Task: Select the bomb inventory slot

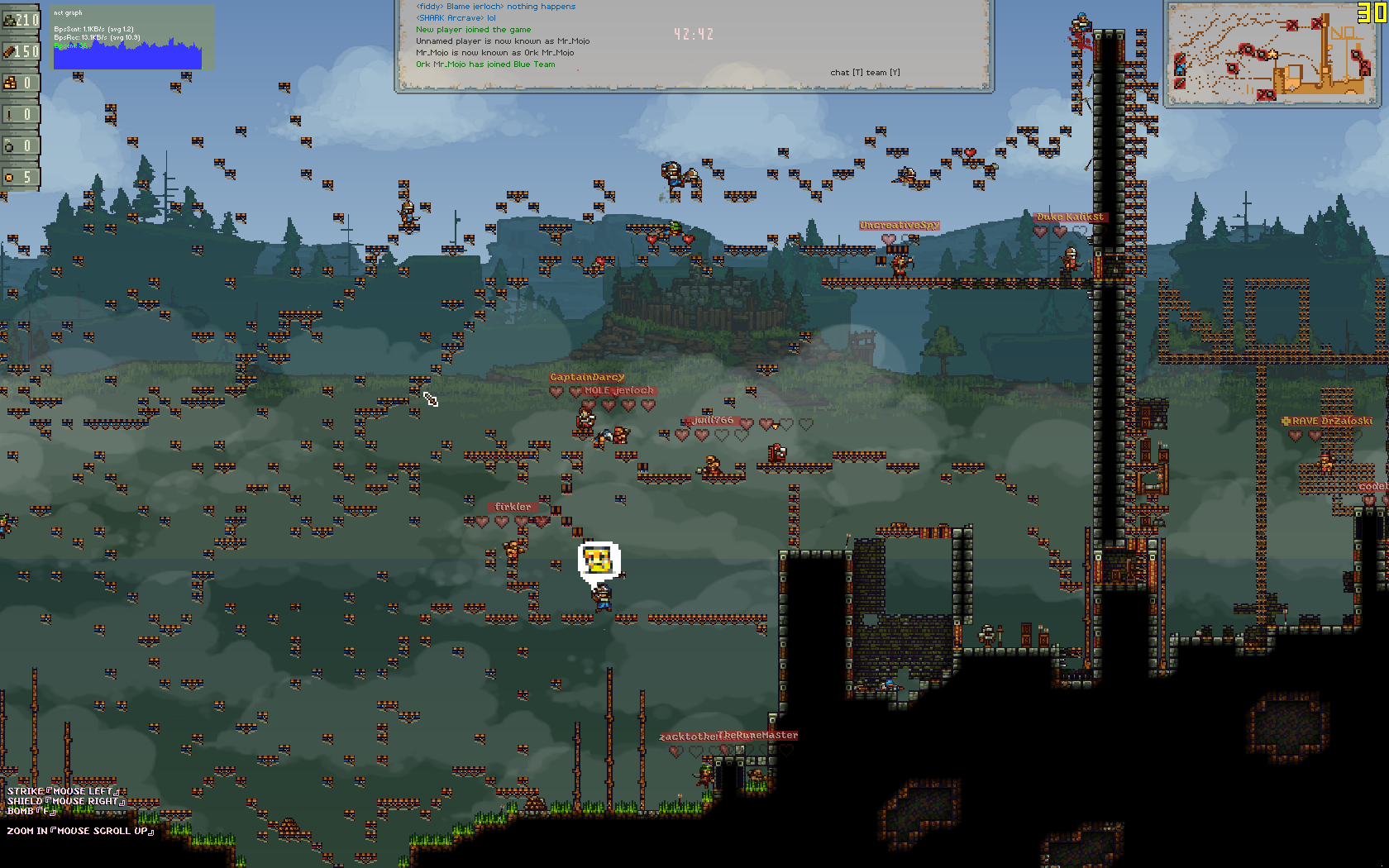Action: coord(20,145)
